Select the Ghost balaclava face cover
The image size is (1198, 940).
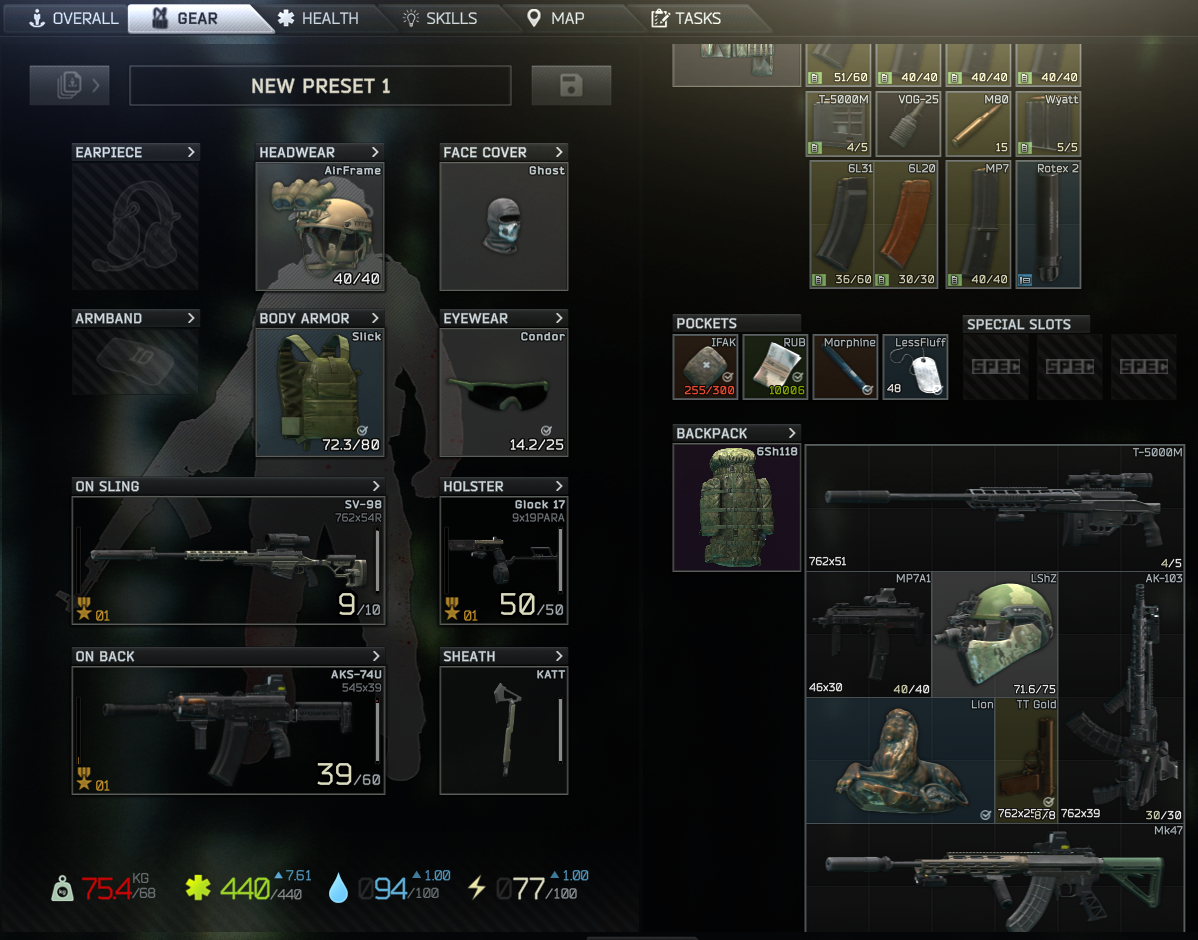[x=504, y=226]
